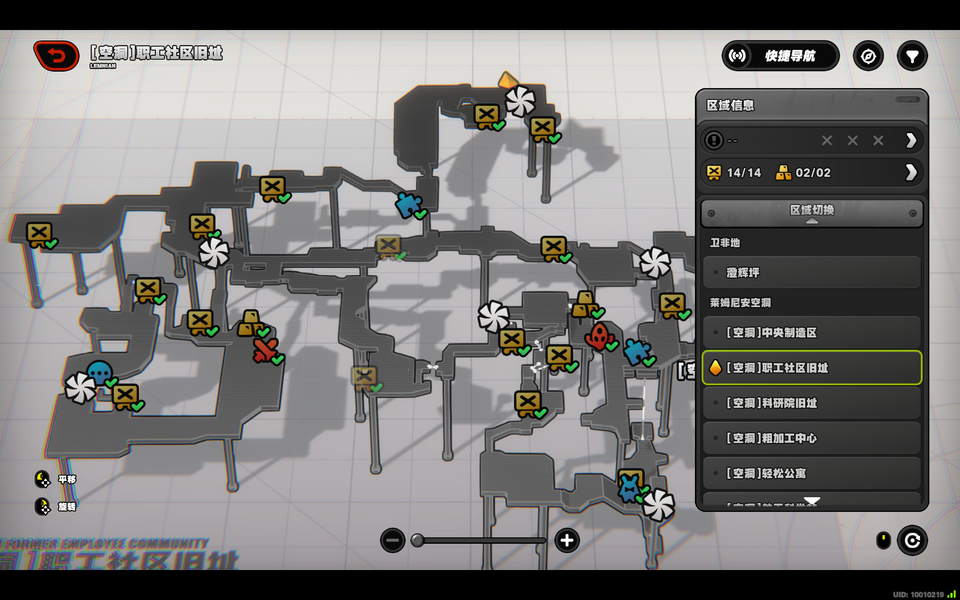Open the funnel map filter
This screenshot has width=960, height=600.
pyautogui.click(x=911, y=56)
